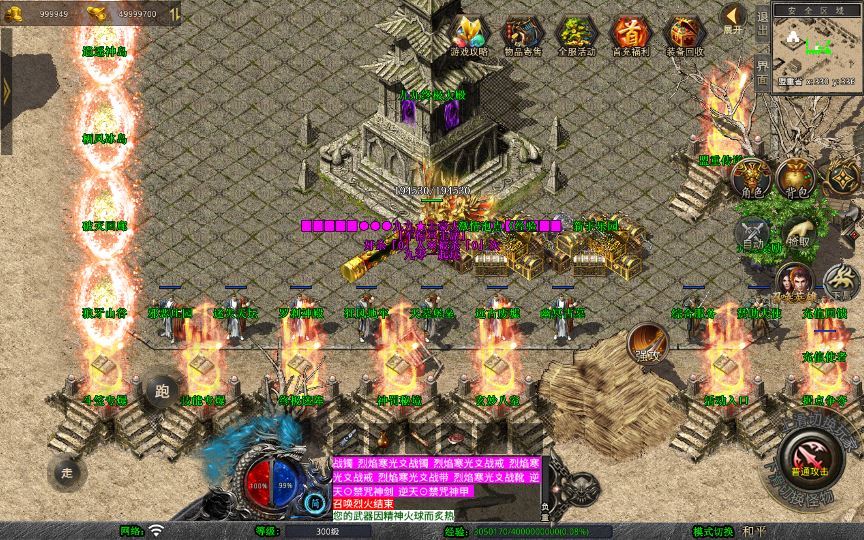Toggle 自动 auto-combat mode
Image resolution: width=864 pixels, height=540 pixels.
click(x=753, y=235)
